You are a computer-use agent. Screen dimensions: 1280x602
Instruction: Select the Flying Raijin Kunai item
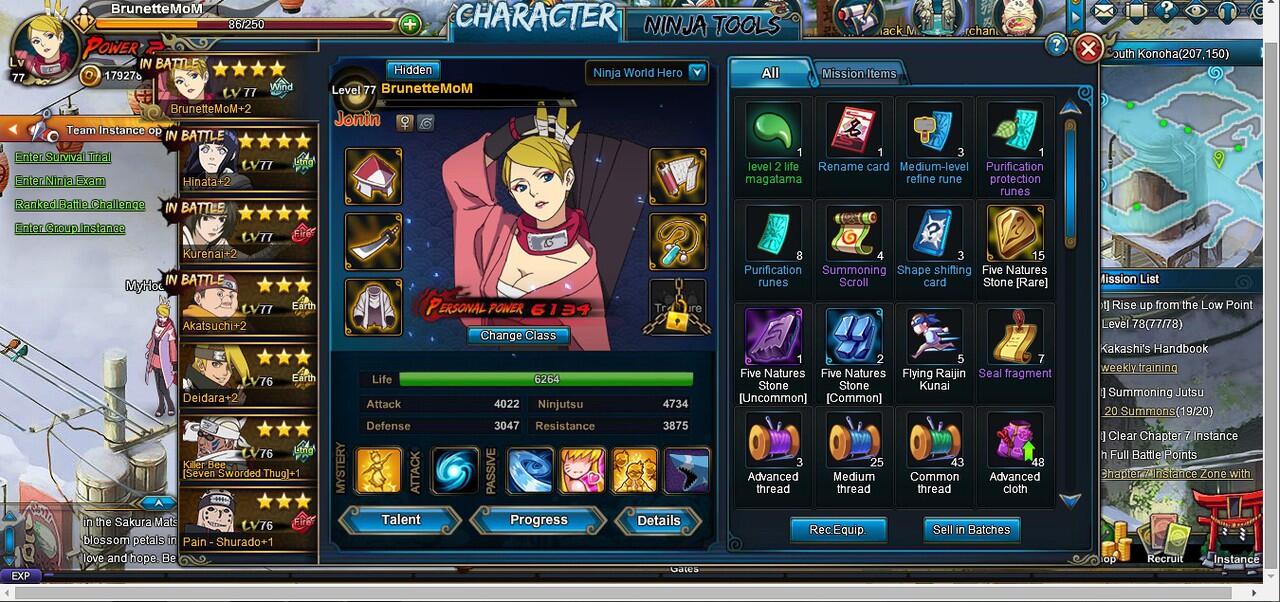934,340
